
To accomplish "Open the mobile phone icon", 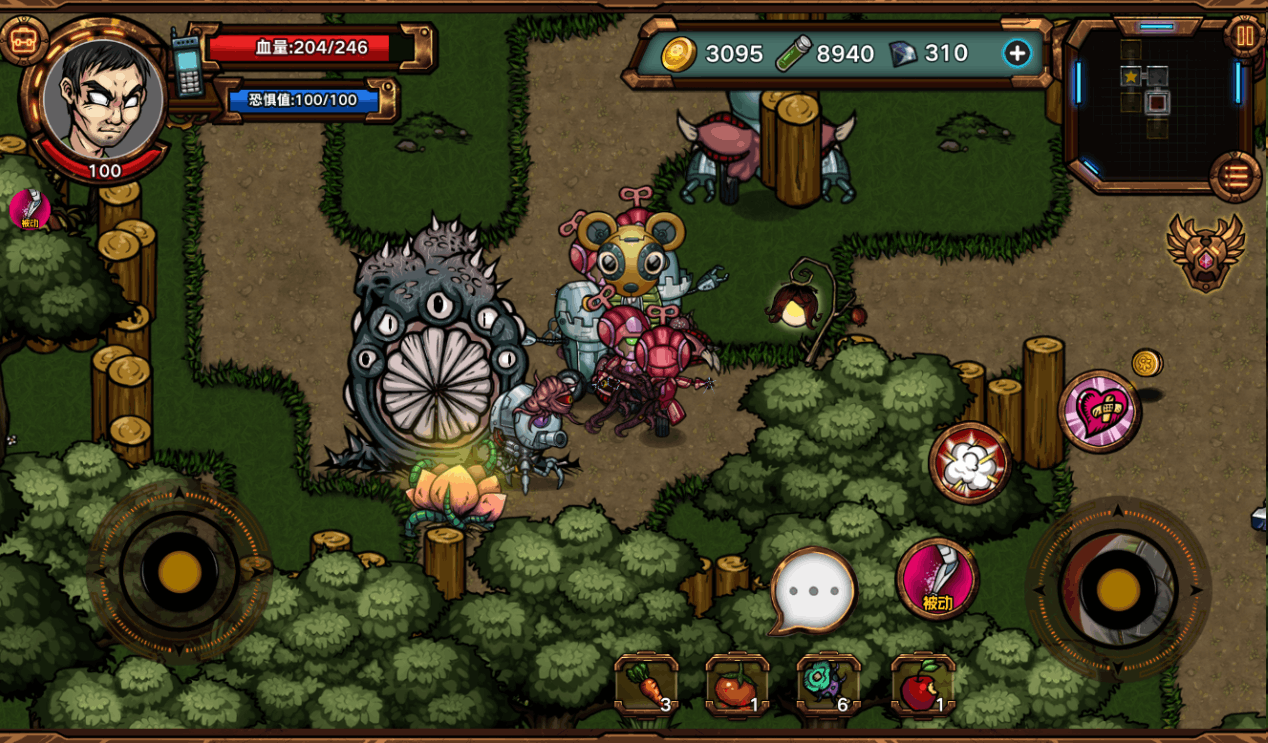I will 186,64.
